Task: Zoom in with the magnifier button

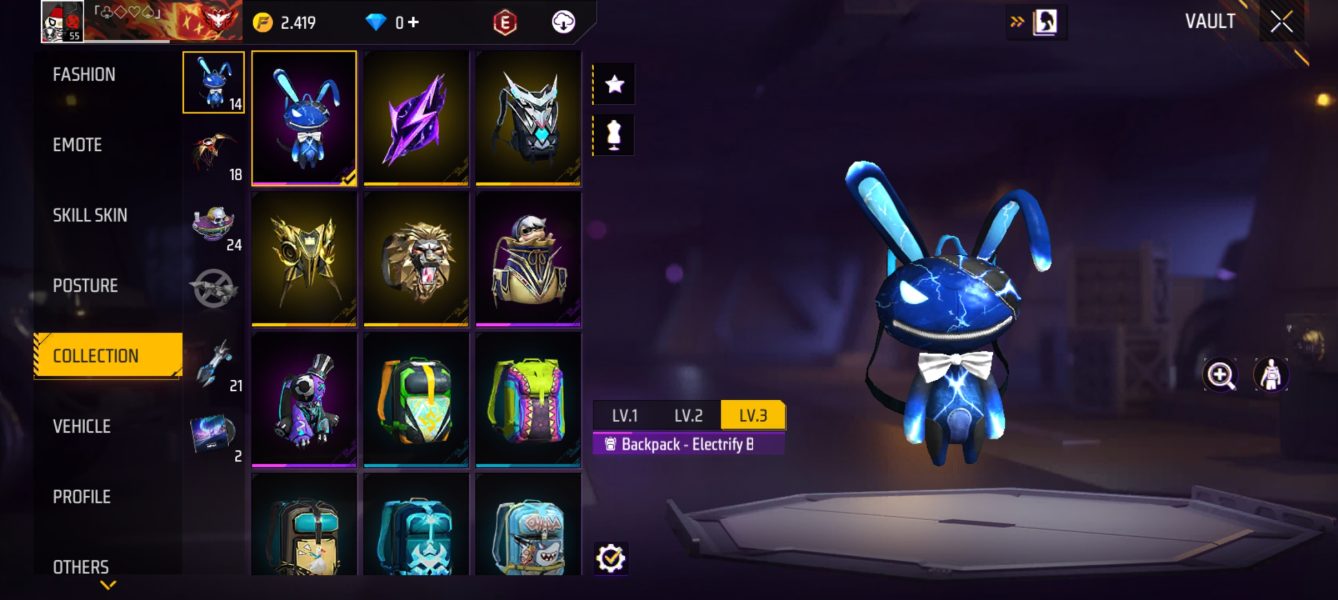Action: click(1221, 375)
